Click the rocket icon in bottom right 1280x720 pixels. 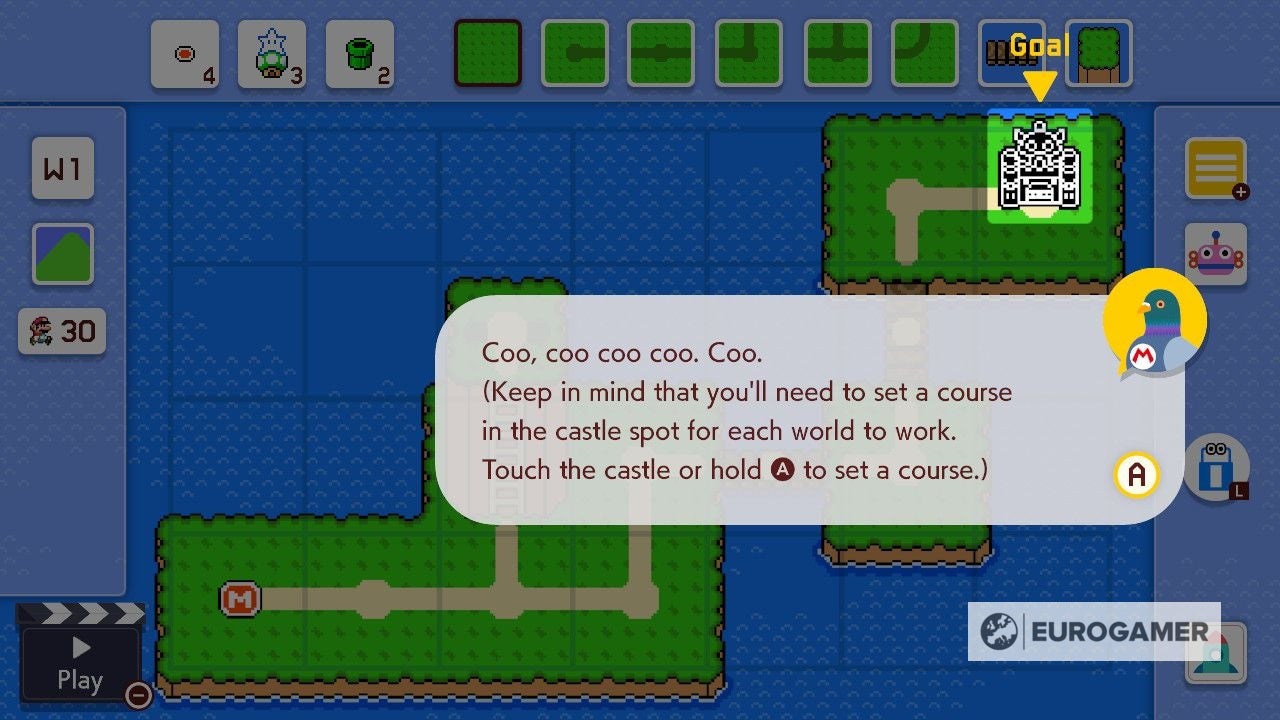1216,655
